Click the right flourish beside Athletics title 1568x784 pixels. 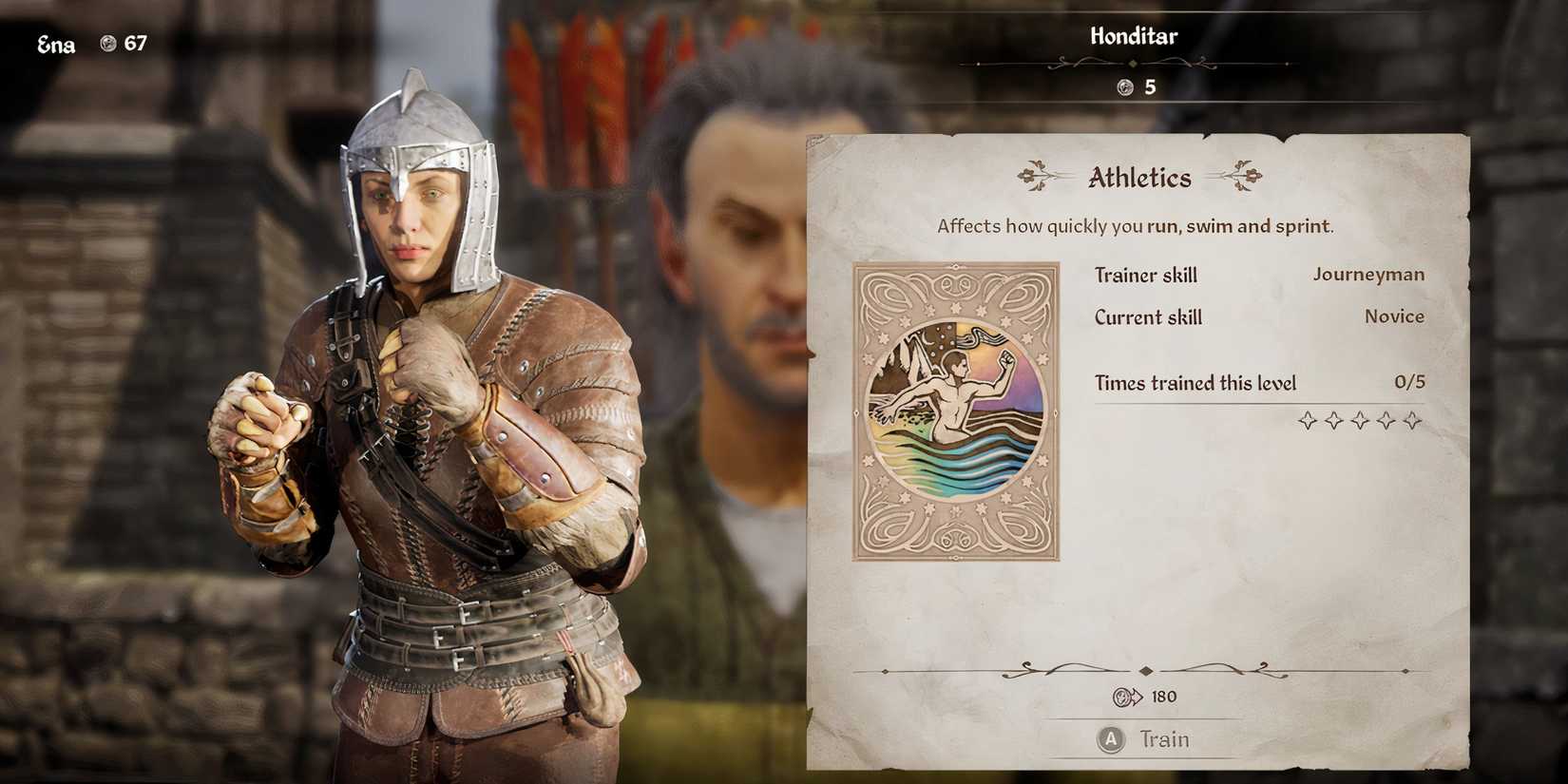1248,177
